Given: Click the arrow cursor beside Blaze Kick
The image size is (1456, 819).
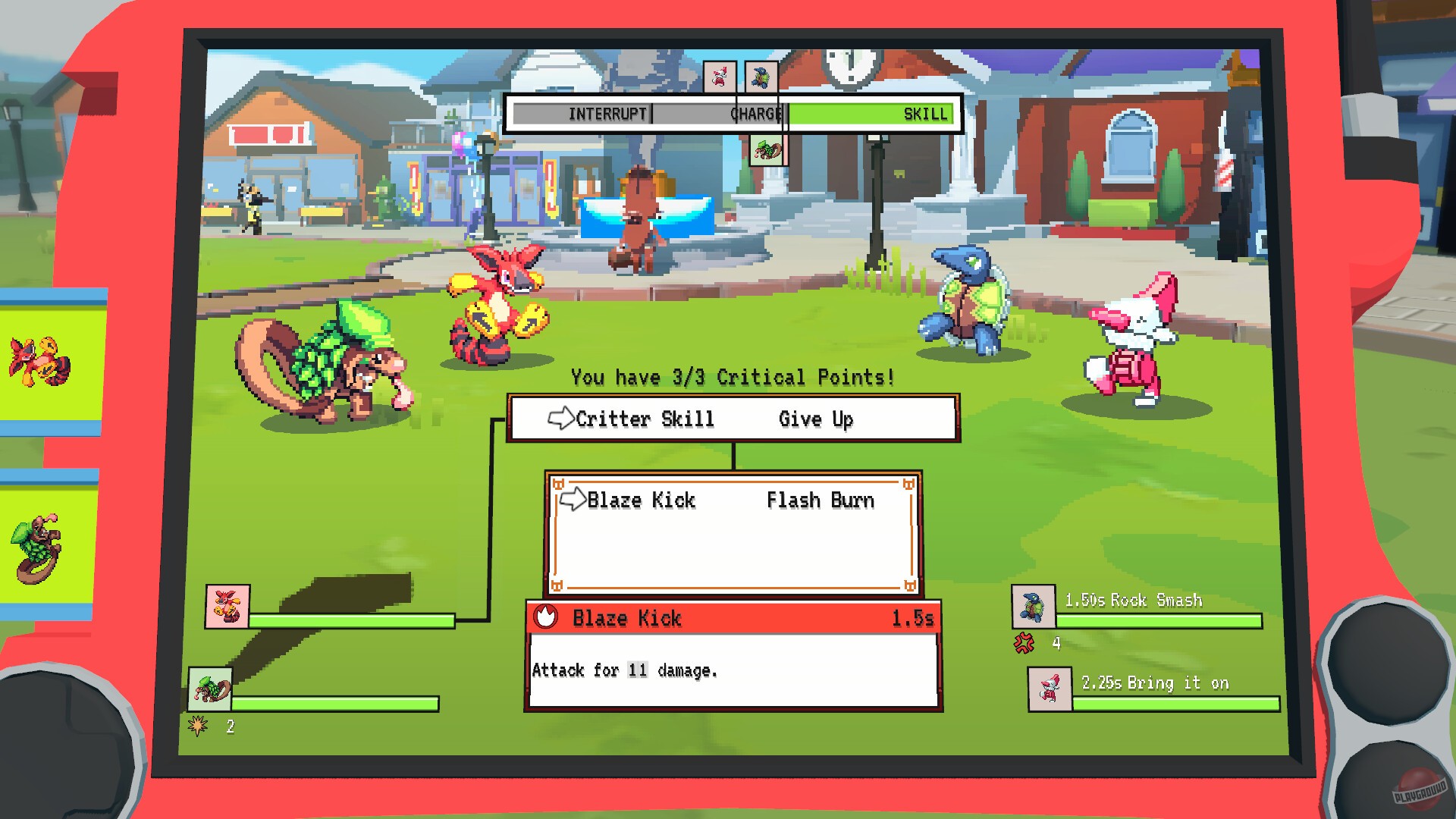Looking at the screenshot, I should (x=571, y=500).
